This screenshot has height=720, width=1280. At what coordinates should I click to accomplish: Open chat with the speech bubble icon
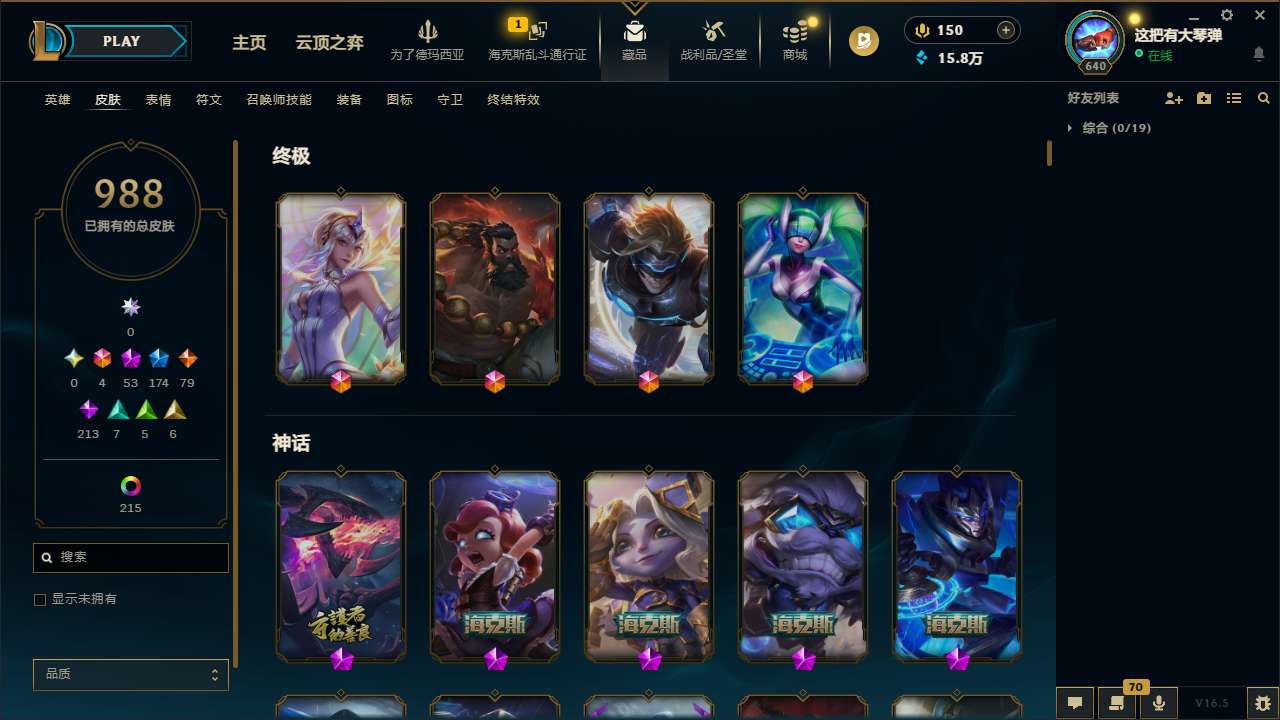point(1074,703)
